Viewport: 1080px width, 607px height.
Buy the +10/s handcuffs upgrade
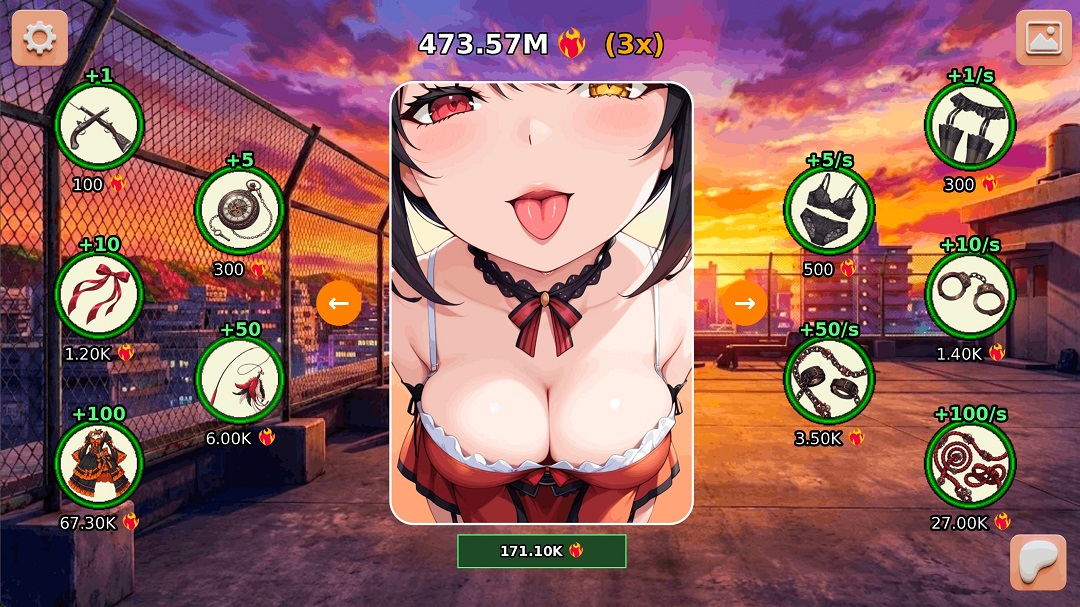pos(970,295)
